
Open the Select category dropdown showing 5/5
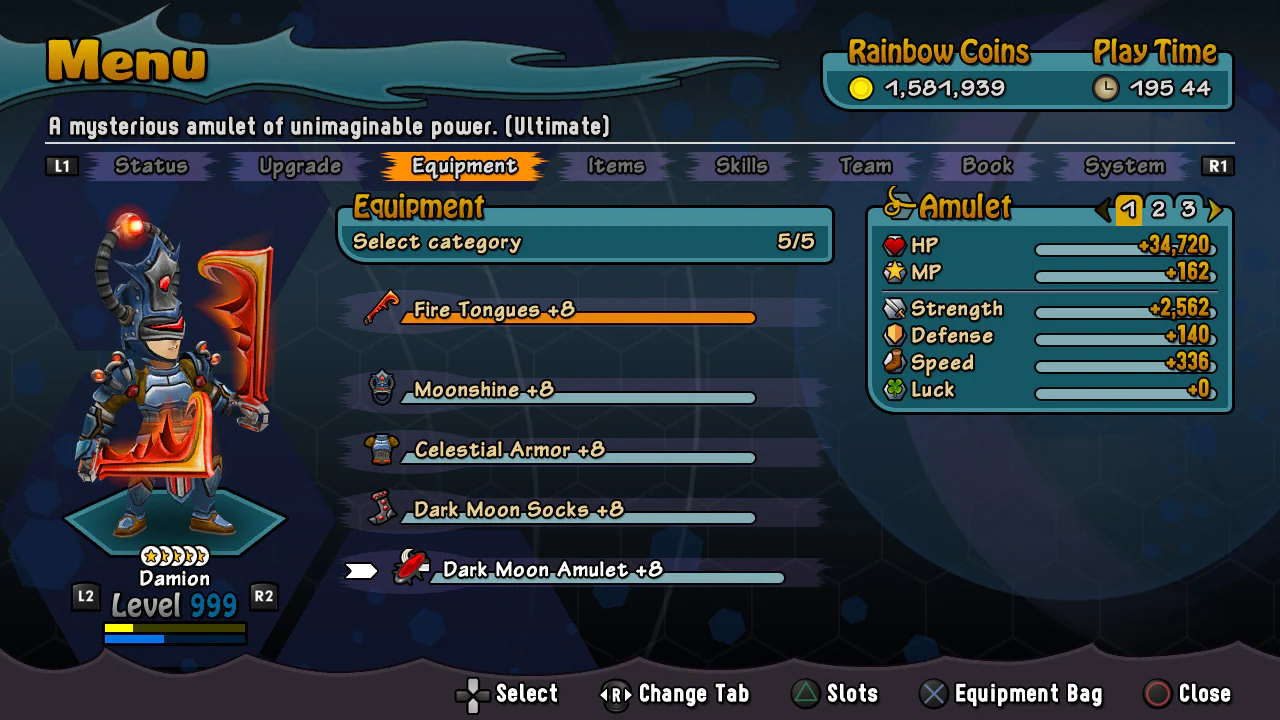point(585,242)
